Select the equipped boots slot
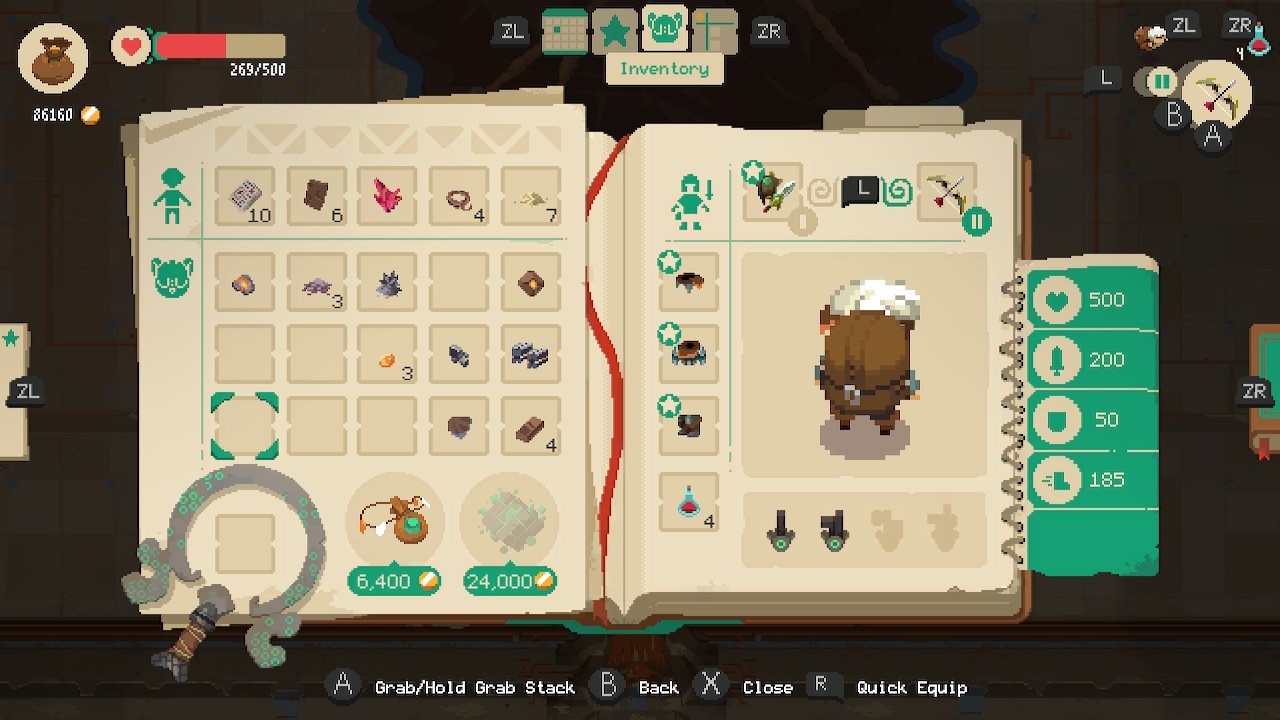Image resolution: width=1280 pixels, height=720 pixels. 689,424
